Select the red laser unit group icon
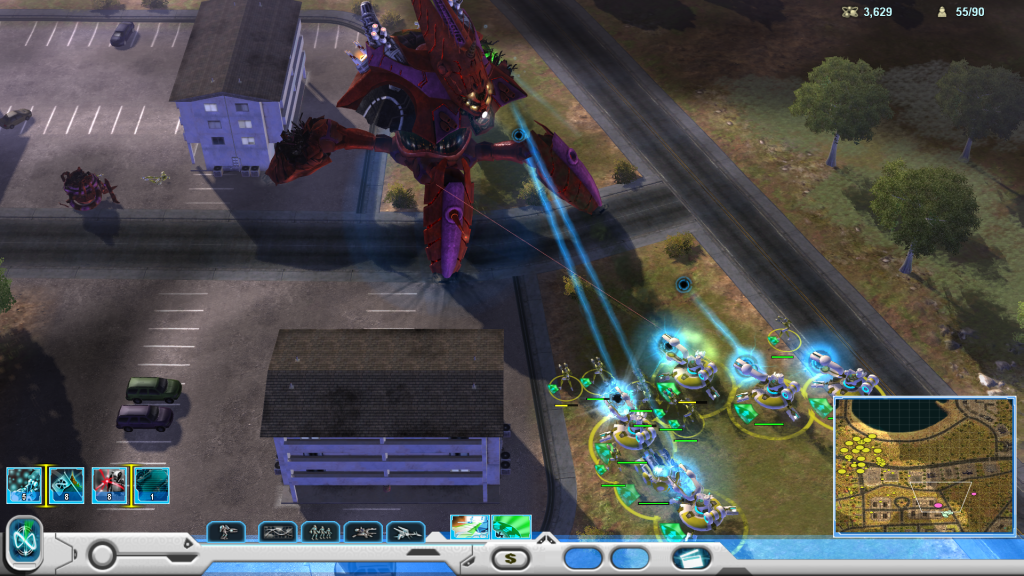 pos(110,485)
